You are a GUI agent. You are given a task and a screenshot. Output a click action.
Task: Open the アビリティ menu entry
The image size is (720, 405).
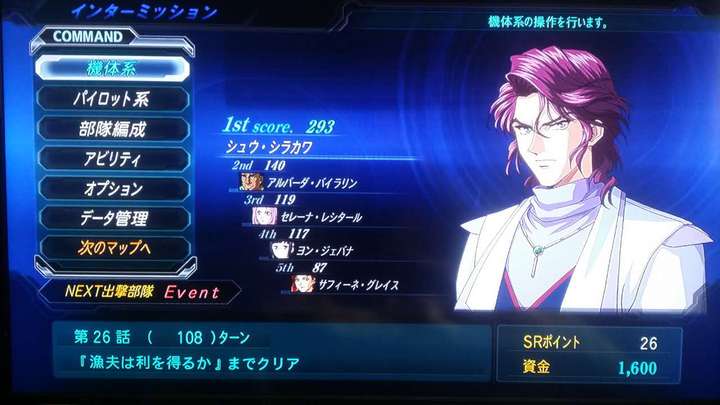(112, 158)
